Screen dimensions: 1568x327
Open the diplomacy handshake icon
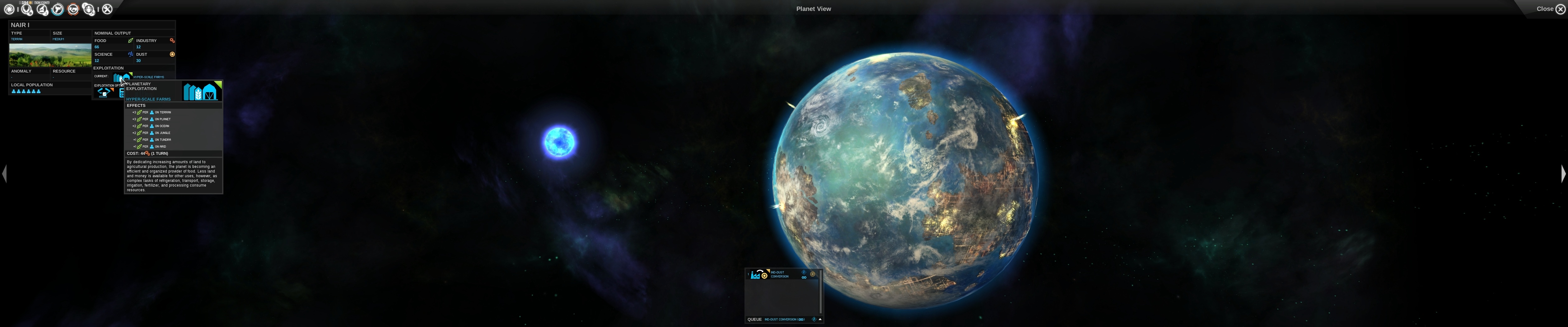point(74,9)
